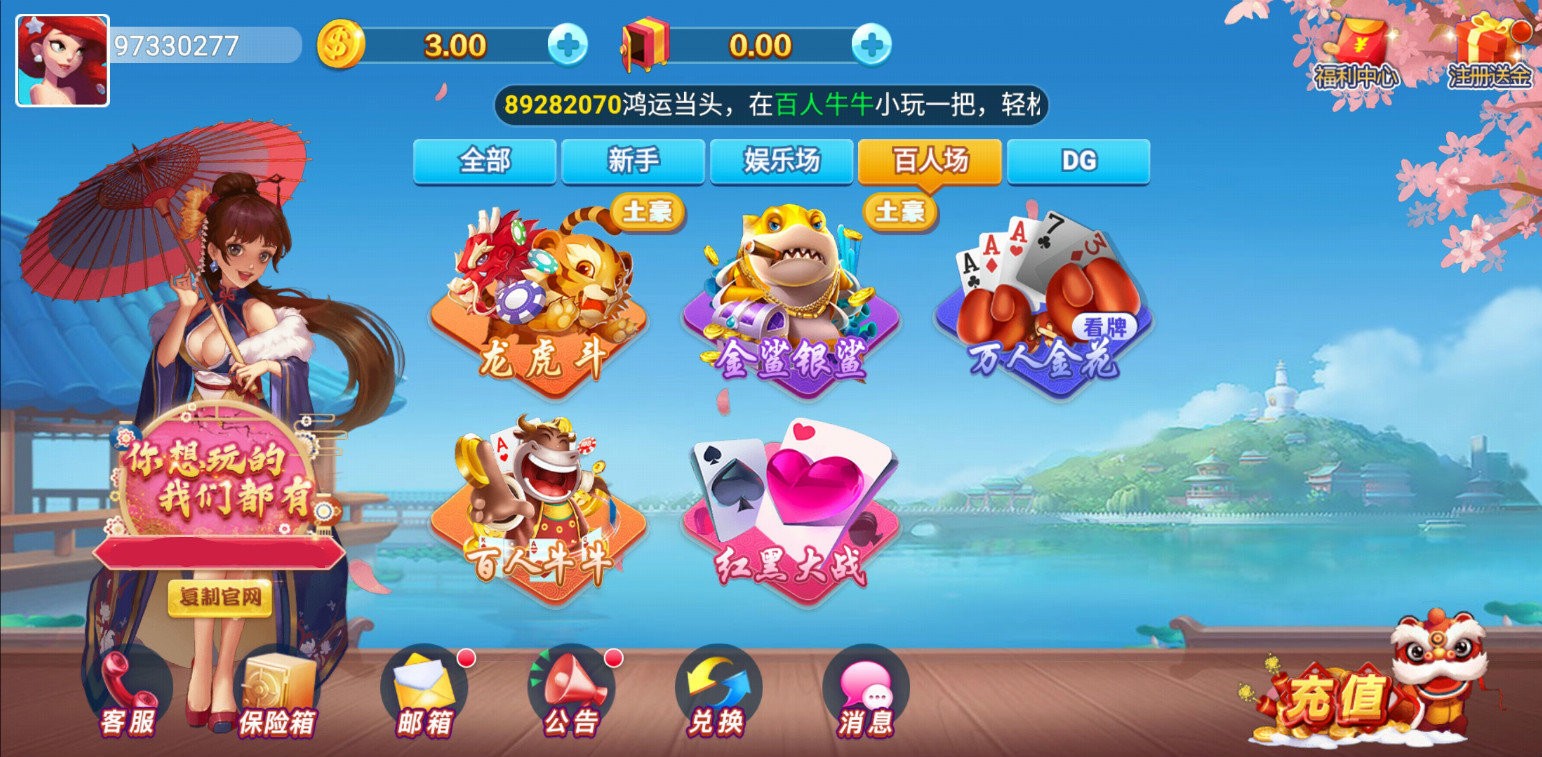Check the 邮箱 mailbox with notification dot
1542x757 pixels.
coord(424,690)
